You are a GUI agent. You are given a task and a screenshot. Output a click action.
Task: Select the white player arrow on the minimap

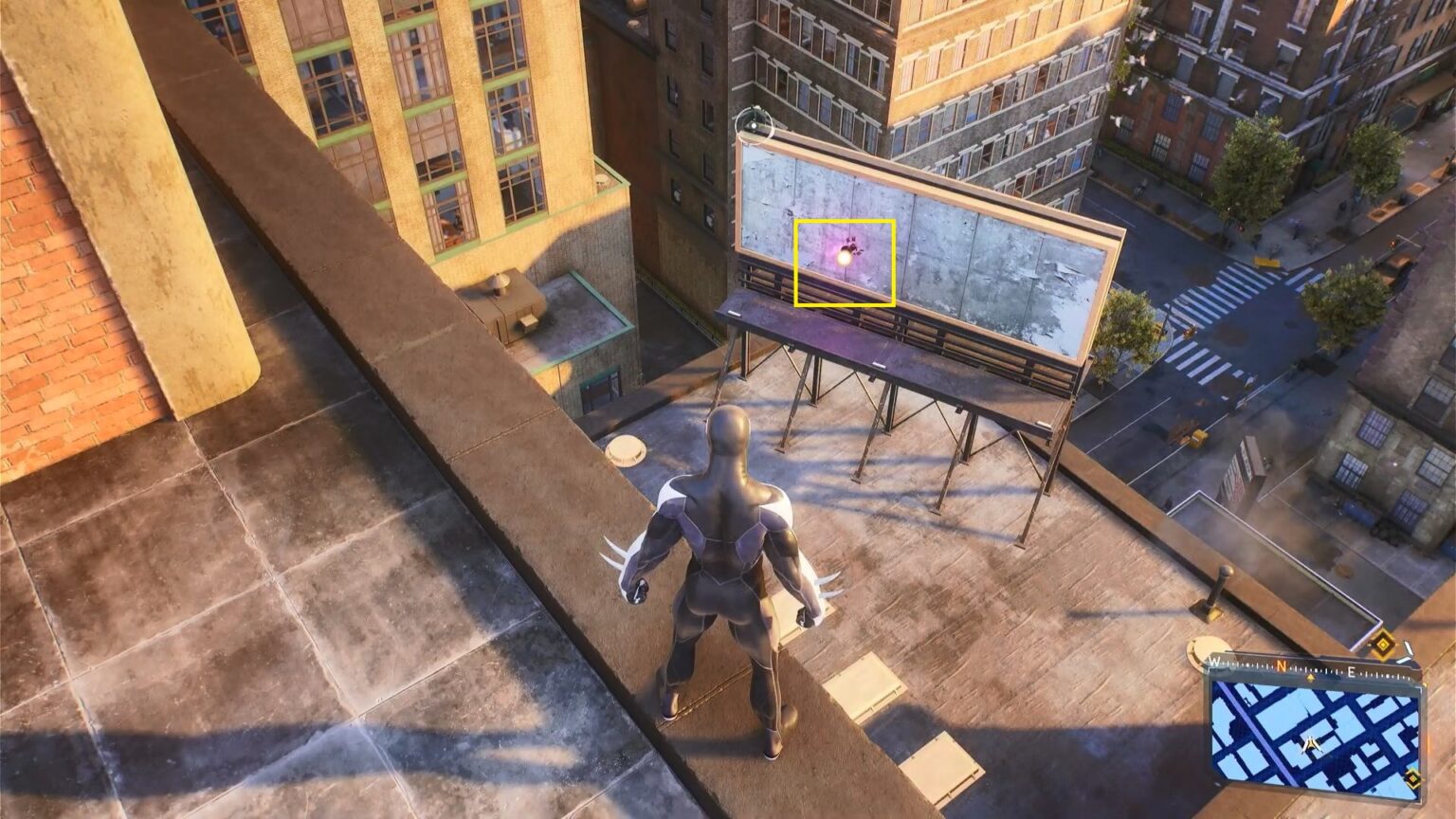(1310, 744)
